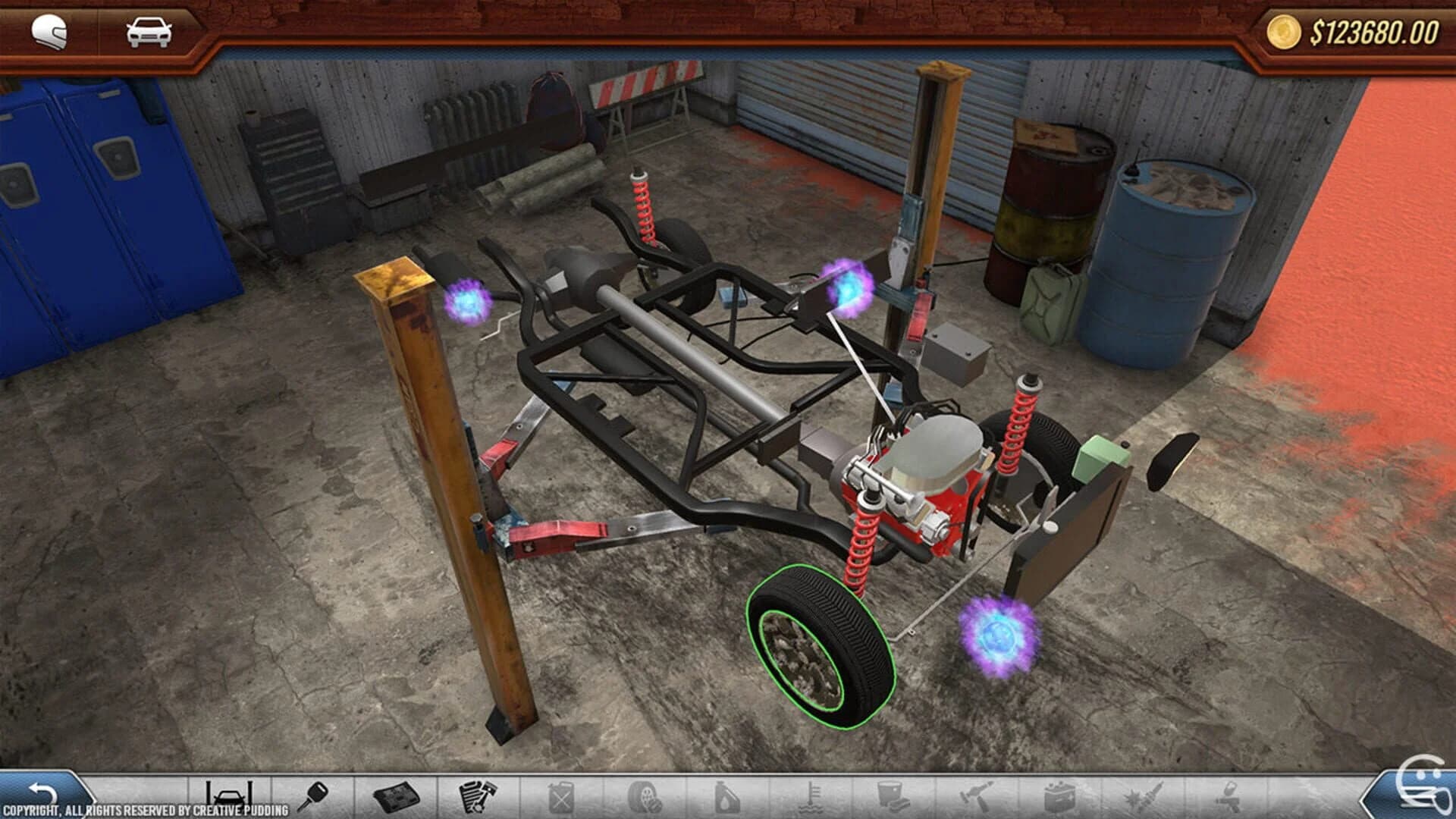This screenshot has width=1456, height=819.
Task: Open the coolant temperature tool
Action: (811, 796)
